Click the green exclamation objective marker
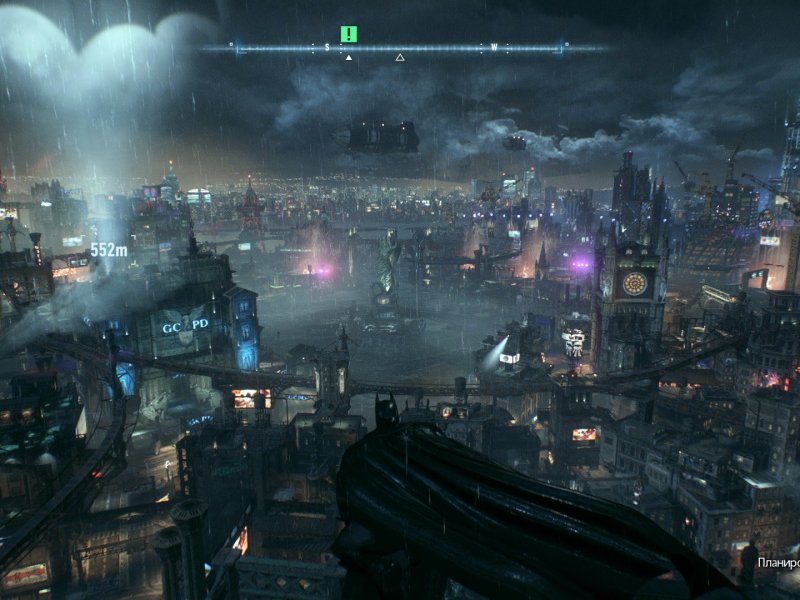 pos(348,34)
